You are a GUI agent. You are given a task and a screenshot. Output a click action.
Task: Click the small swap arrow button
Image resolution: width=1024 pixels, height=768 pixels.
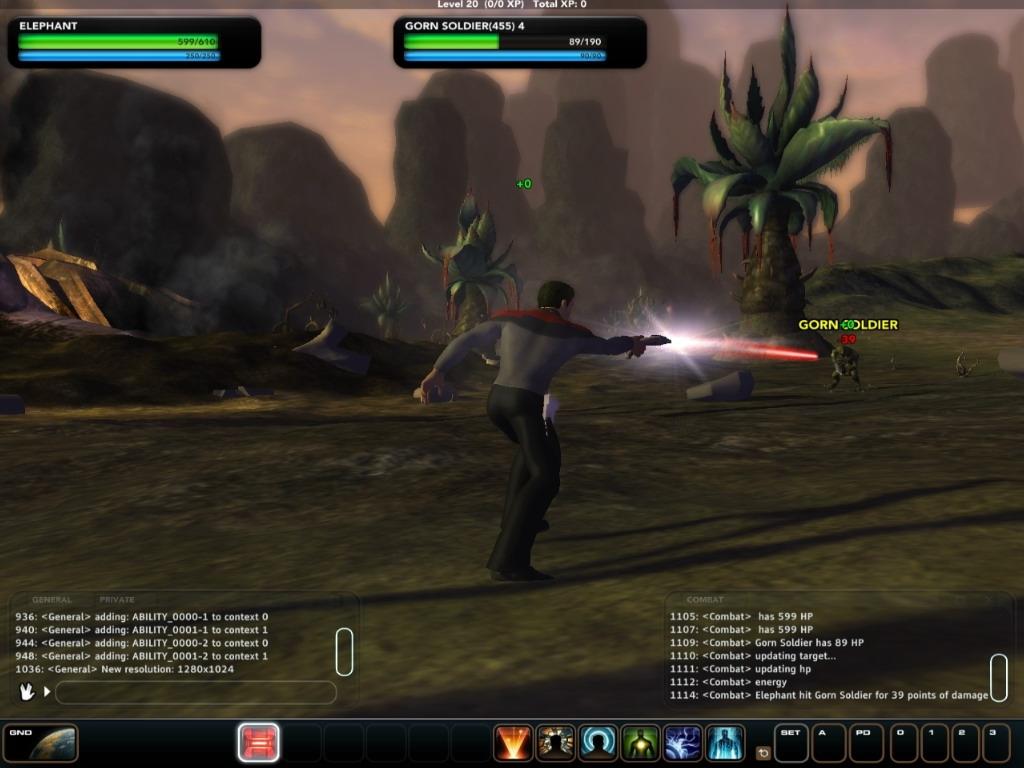pyautogui.click(x=763, y=753)
